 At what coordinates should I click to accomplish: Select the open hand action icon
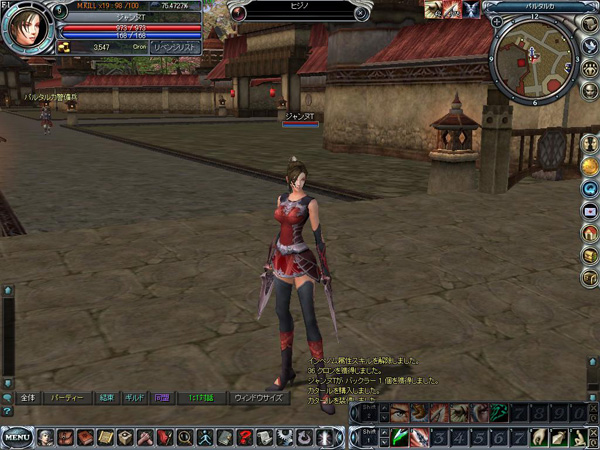[538, 436]
